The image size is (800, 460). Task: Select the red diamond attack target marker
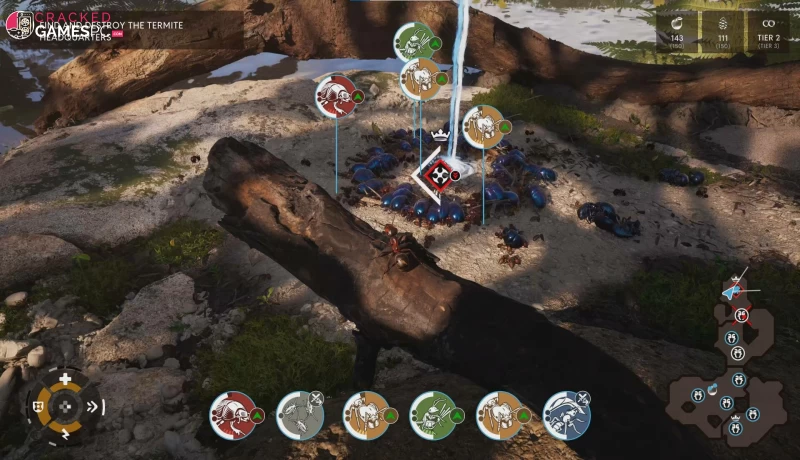coord(437,176)
